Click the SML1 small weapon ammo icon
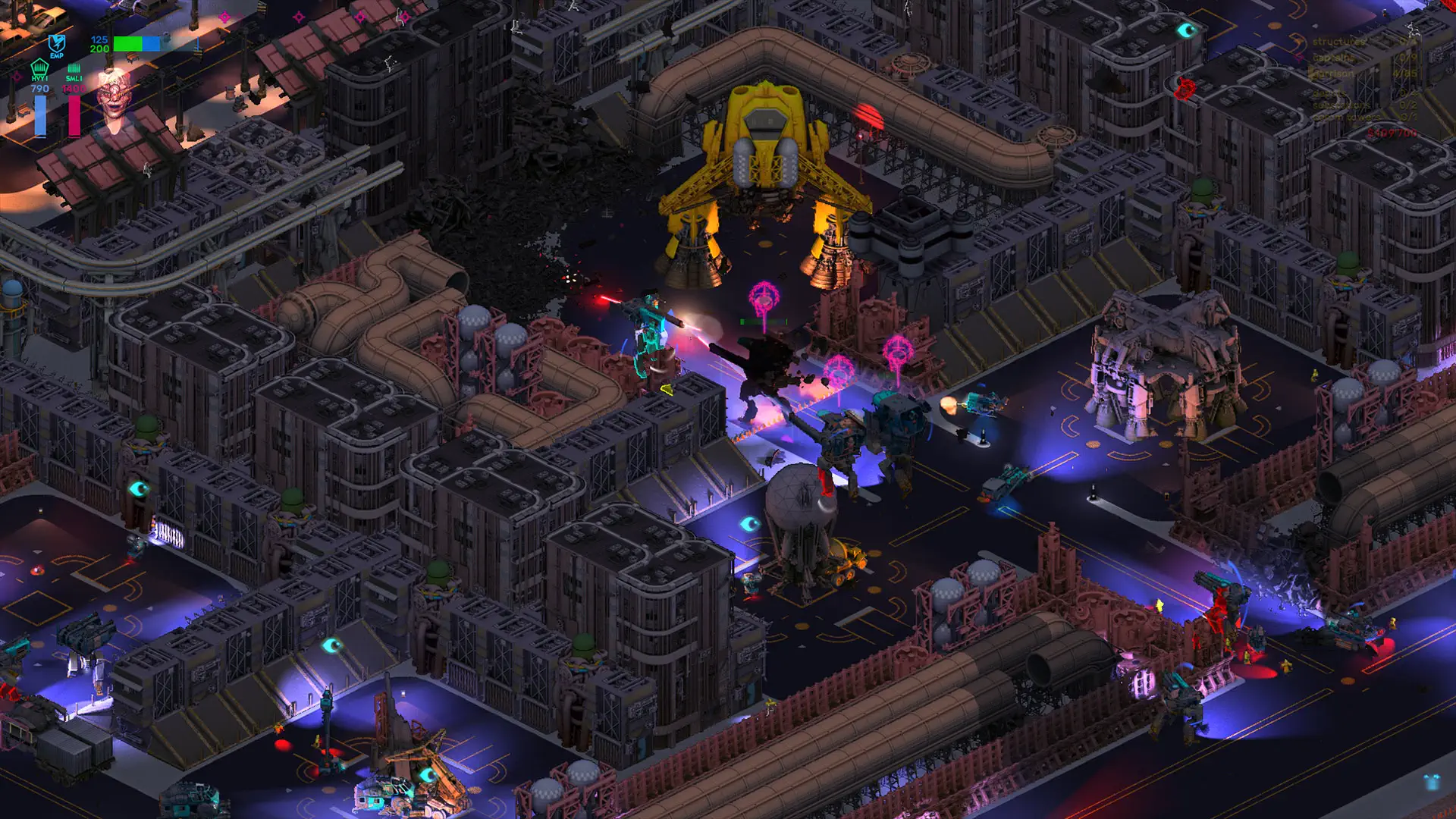Viewport: 1456px width, 819px height. (74, 67)
